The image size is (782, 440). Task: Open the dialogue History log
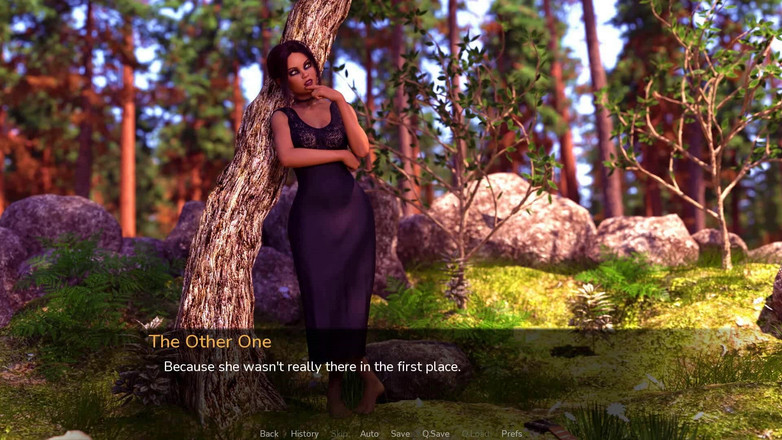point(304,434)
